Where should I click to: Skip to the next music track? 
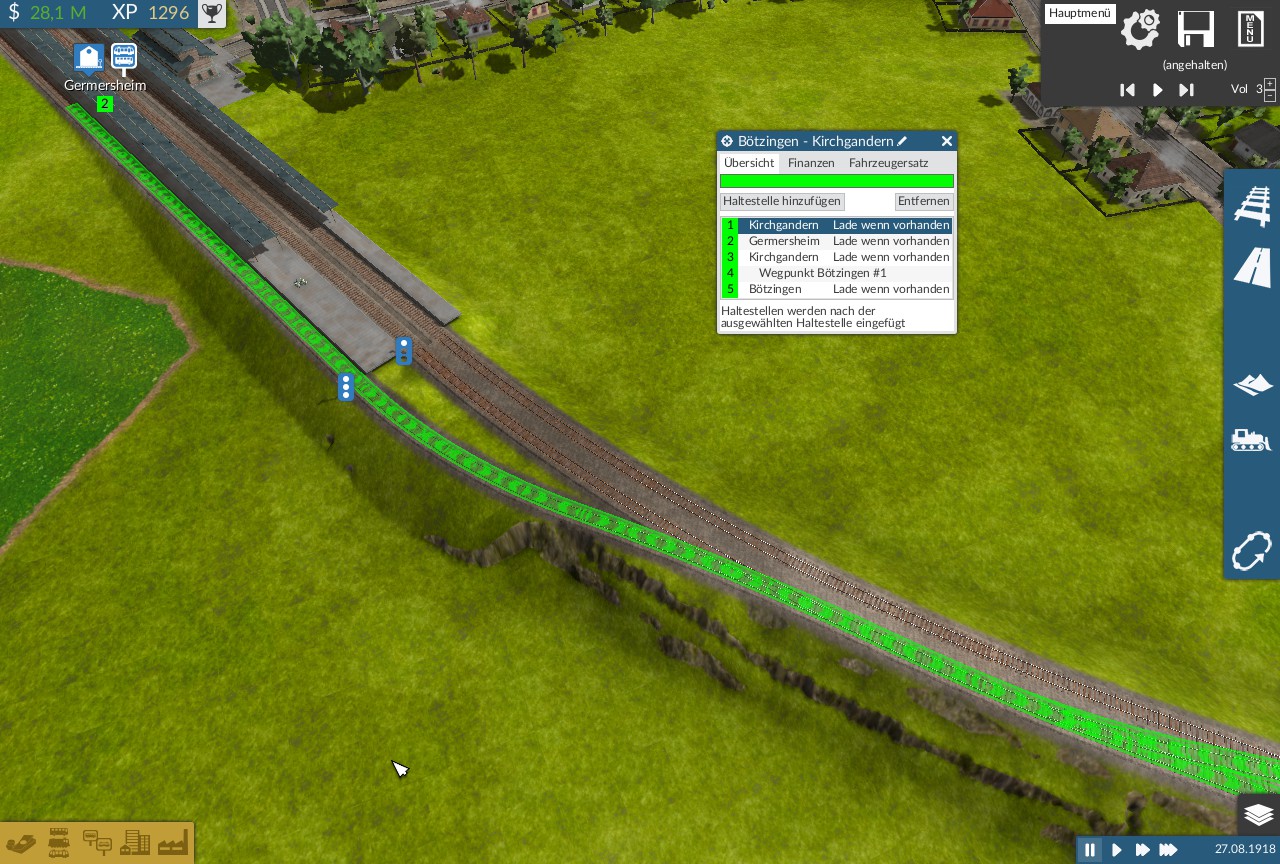[1186, 90]
